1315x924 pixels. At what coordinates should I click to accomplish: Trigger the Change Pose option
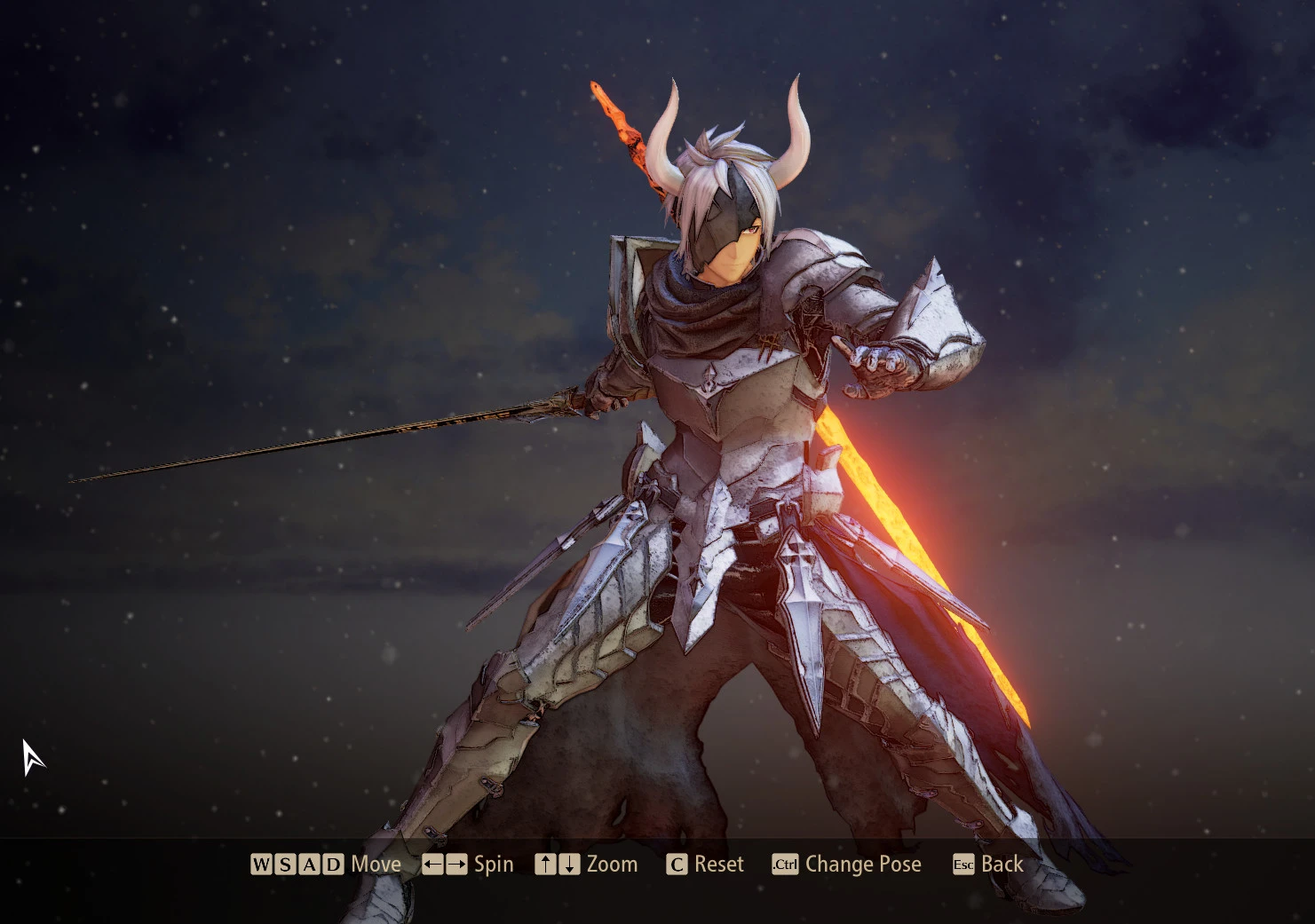(863, 864)
